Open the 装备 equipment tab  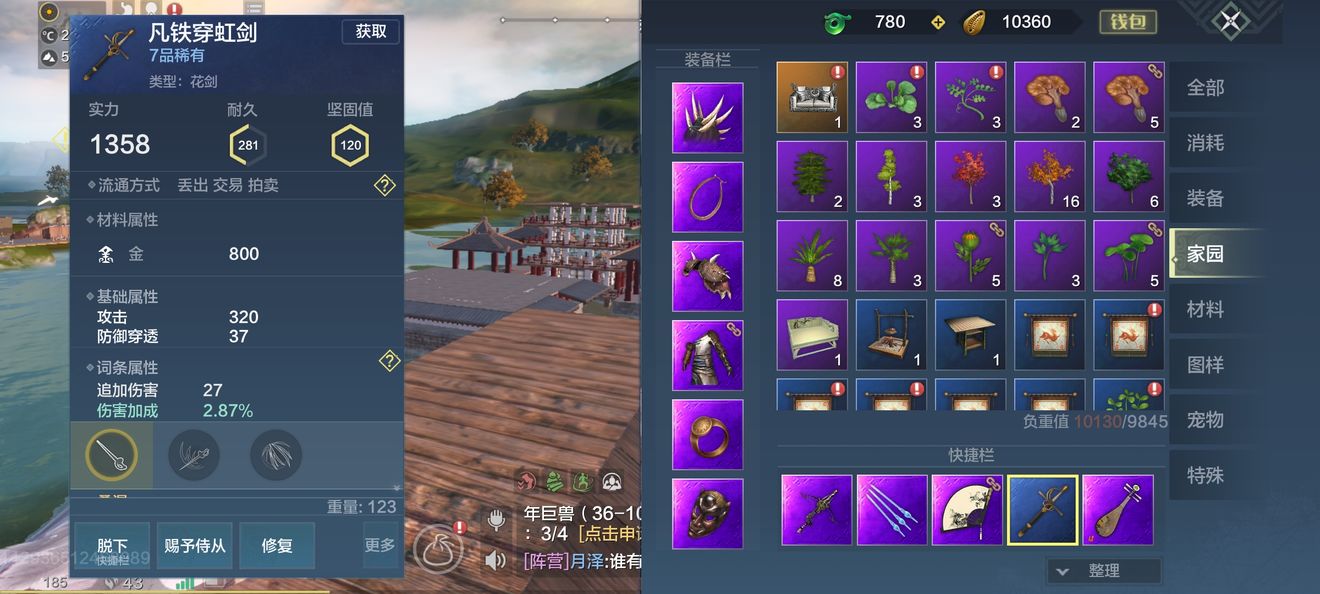point(1205,198)
